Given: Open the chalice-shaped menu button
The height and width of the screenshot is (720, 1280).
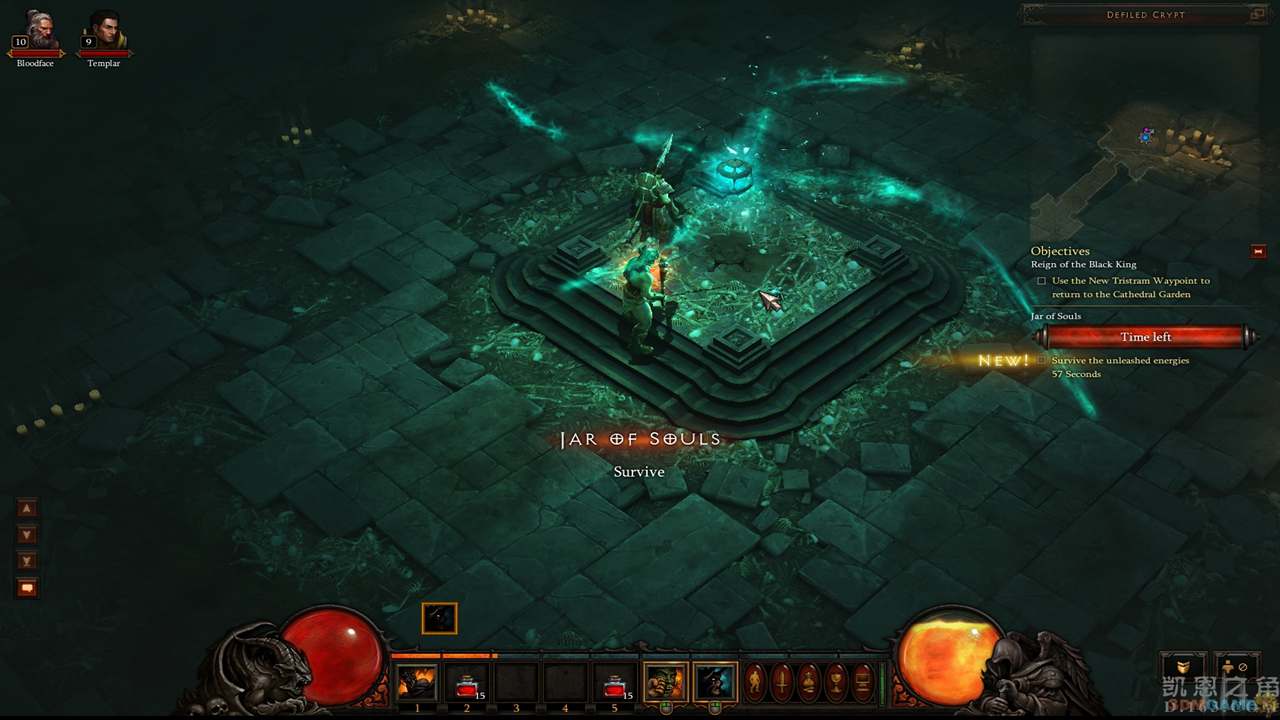Looking at the screenshot, I should pyautogui.click(x=835, y=682).
